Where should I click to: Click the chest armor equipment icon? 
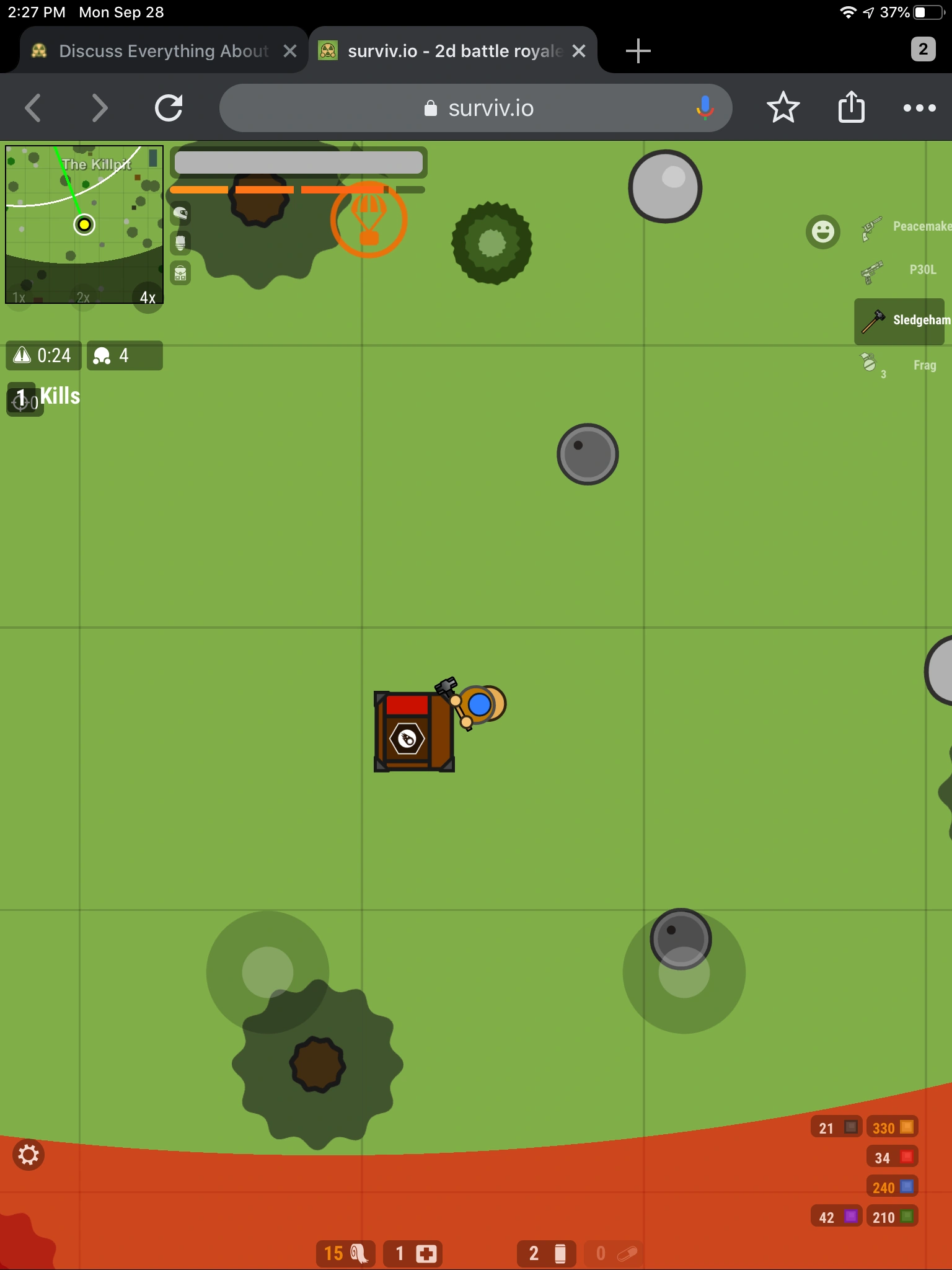(180, 243)
